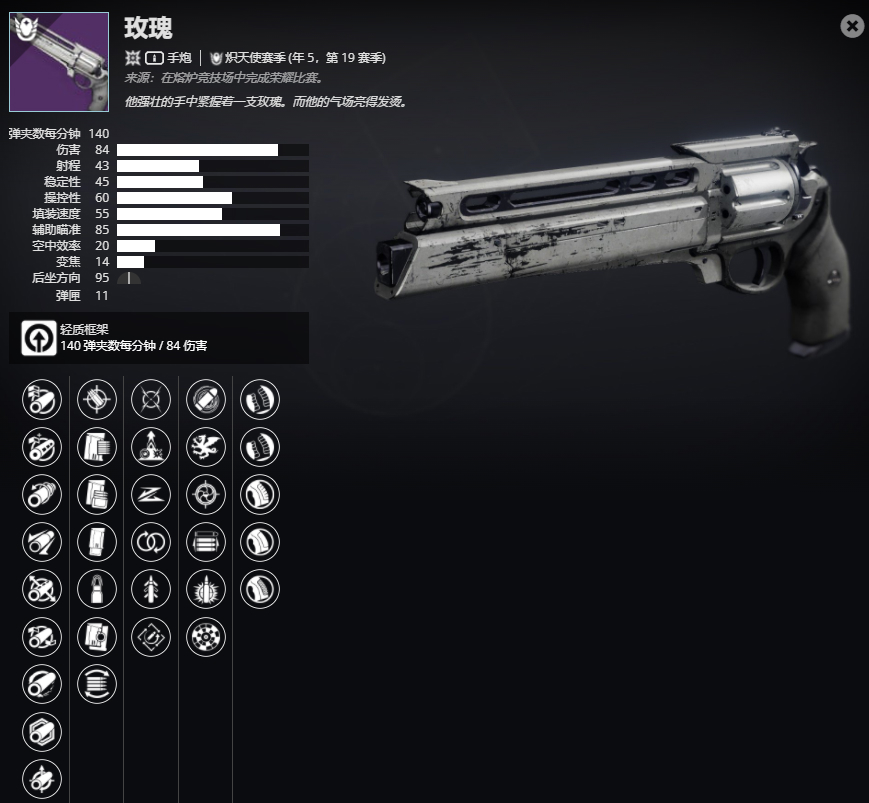Viewport: 869px width, 803px height.
Task: Select the two interlocked rings perk
Action: pos(151,542)
